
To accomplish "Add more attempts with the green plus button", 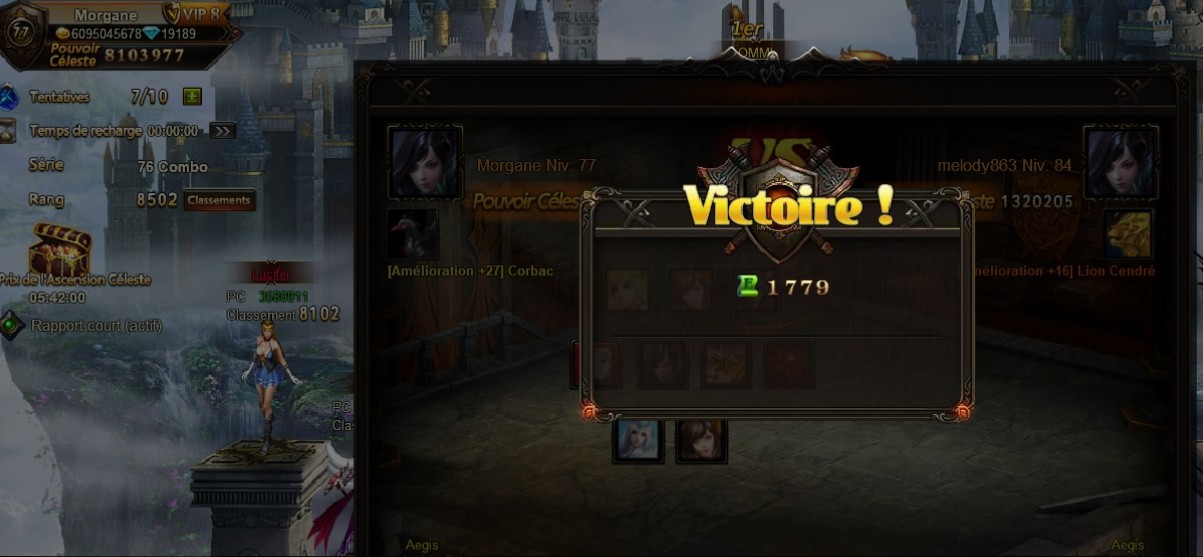I will [x=193, y=97].
